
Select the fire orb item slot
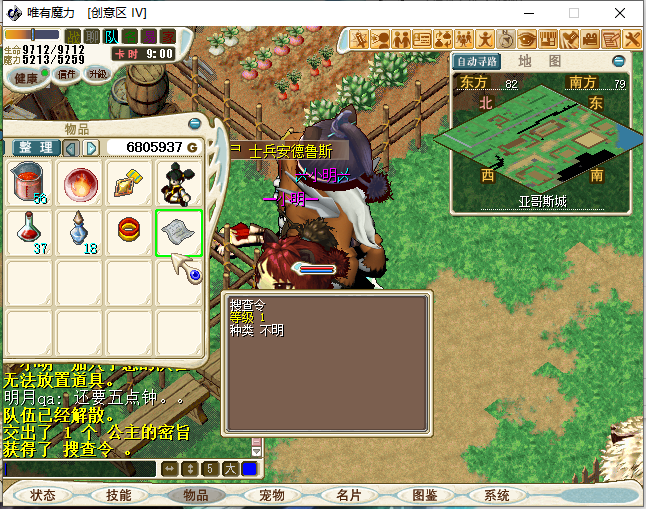tap(81, 183)
